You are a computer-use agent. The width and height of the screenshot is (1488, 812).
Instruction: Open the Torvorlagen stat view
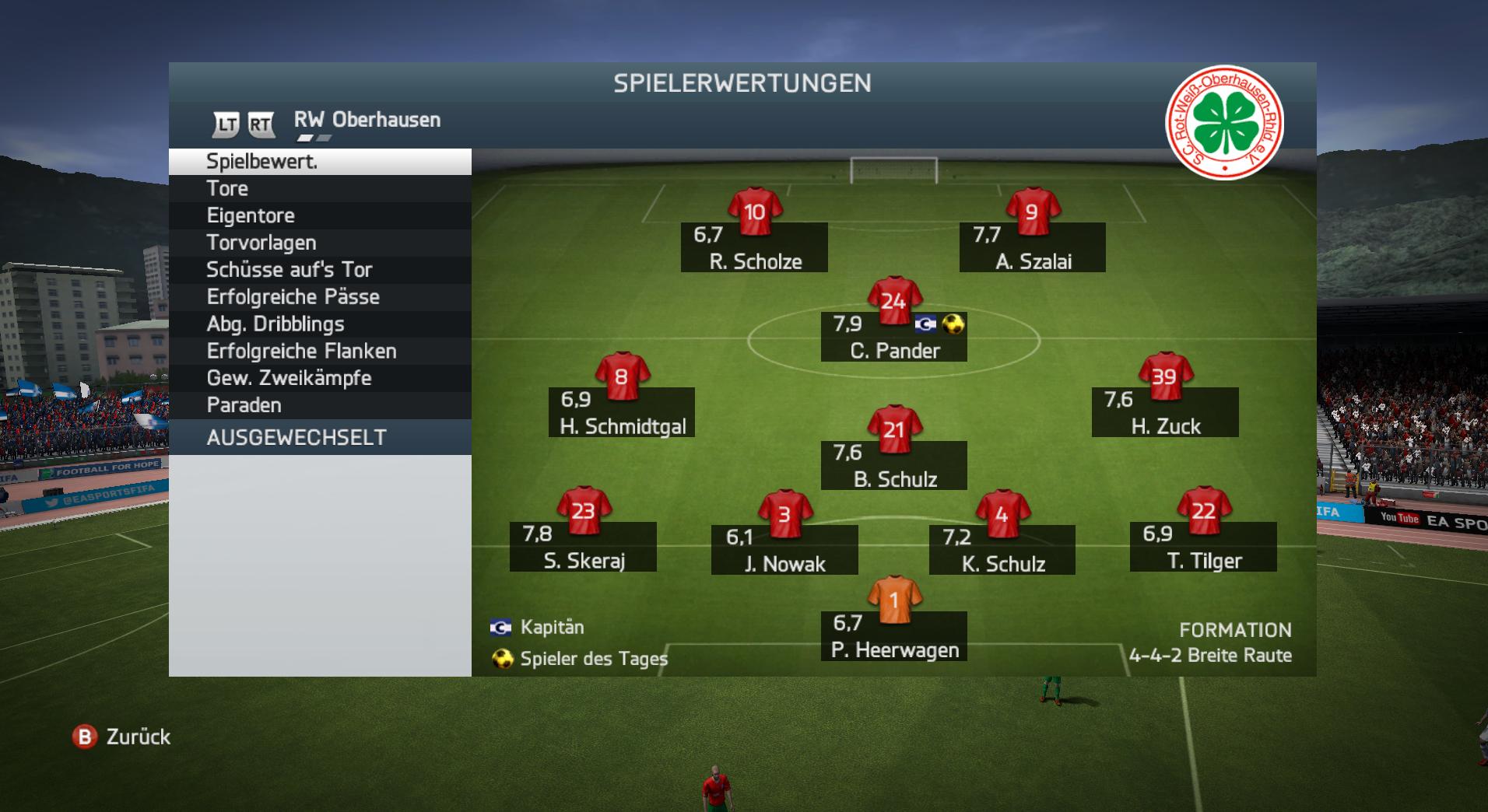click(319, 243)
